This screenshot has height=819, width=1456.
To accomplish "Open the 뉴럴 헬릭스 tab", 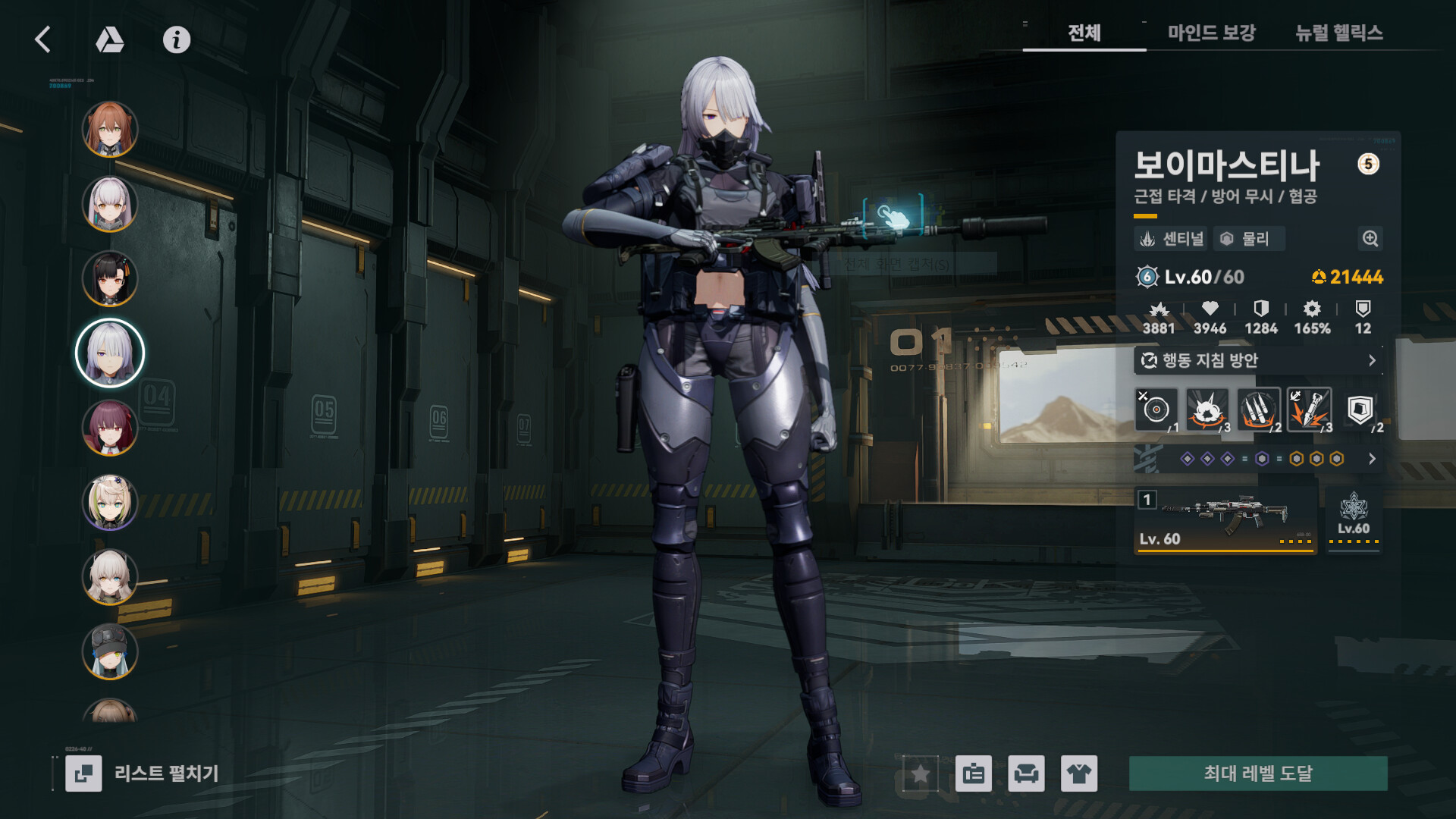I will point(1338,33).
